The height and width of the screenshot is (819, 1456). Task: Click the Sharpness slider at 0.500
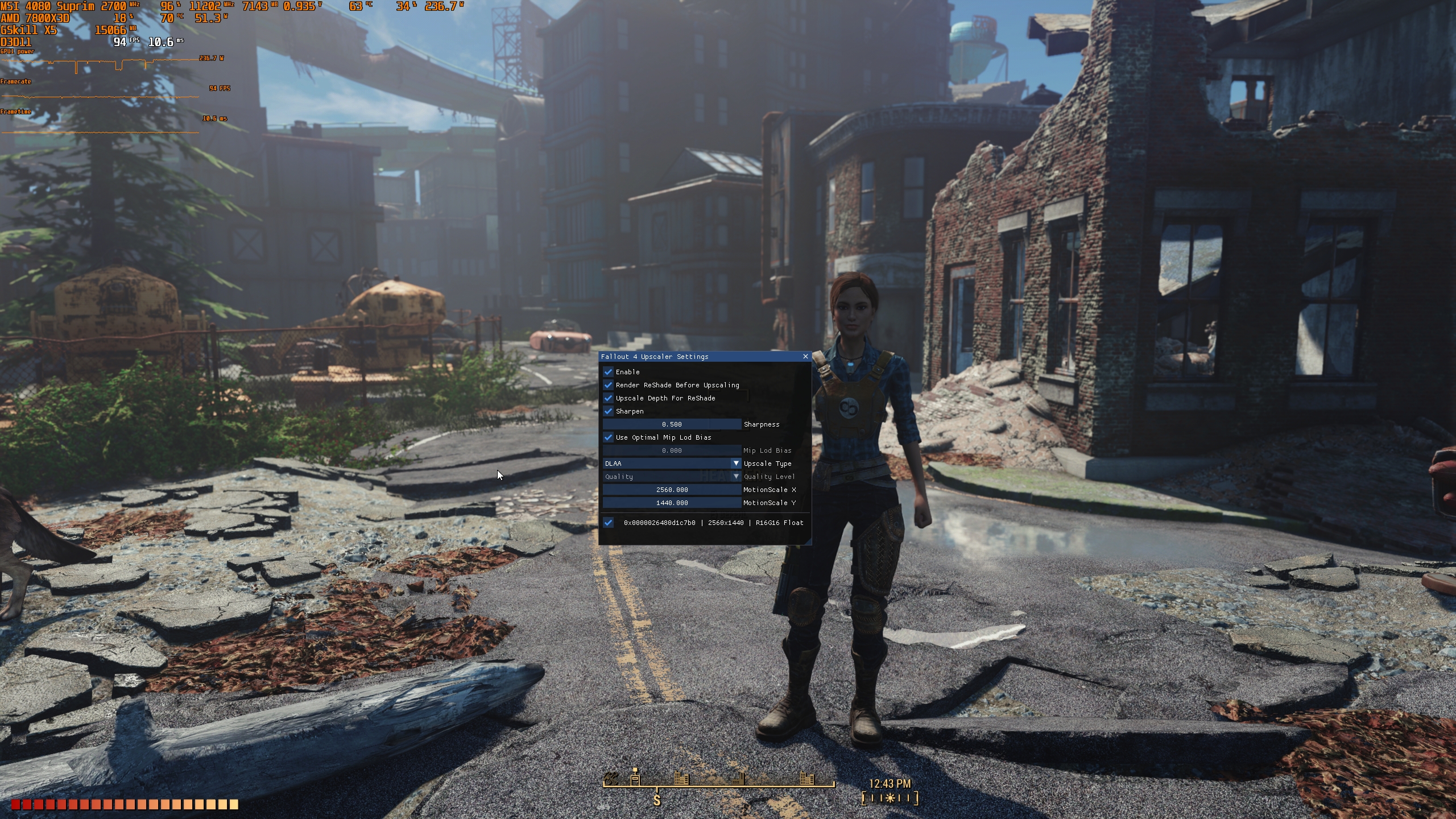tap(673, 424)
